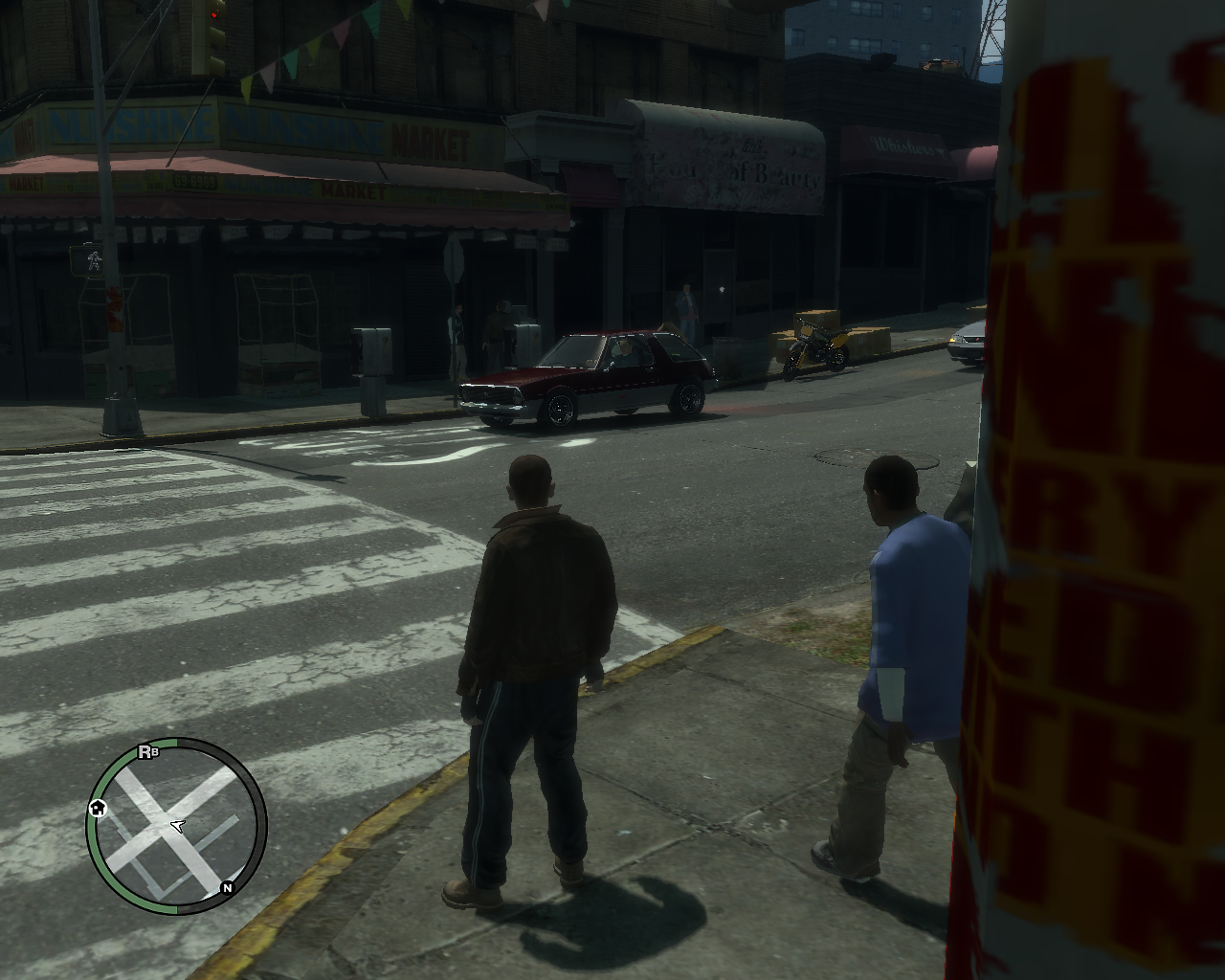Click the north N marker on the radar
The height and width of the screenshot is (980, 1225).
228,888
